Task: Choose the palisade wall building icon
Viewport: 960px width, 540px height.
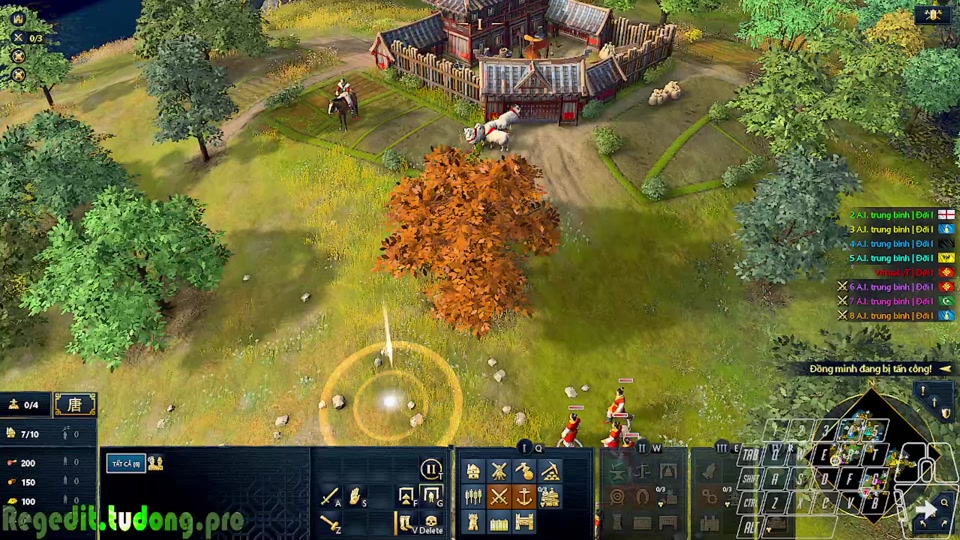Action: (x=499, y=521)
